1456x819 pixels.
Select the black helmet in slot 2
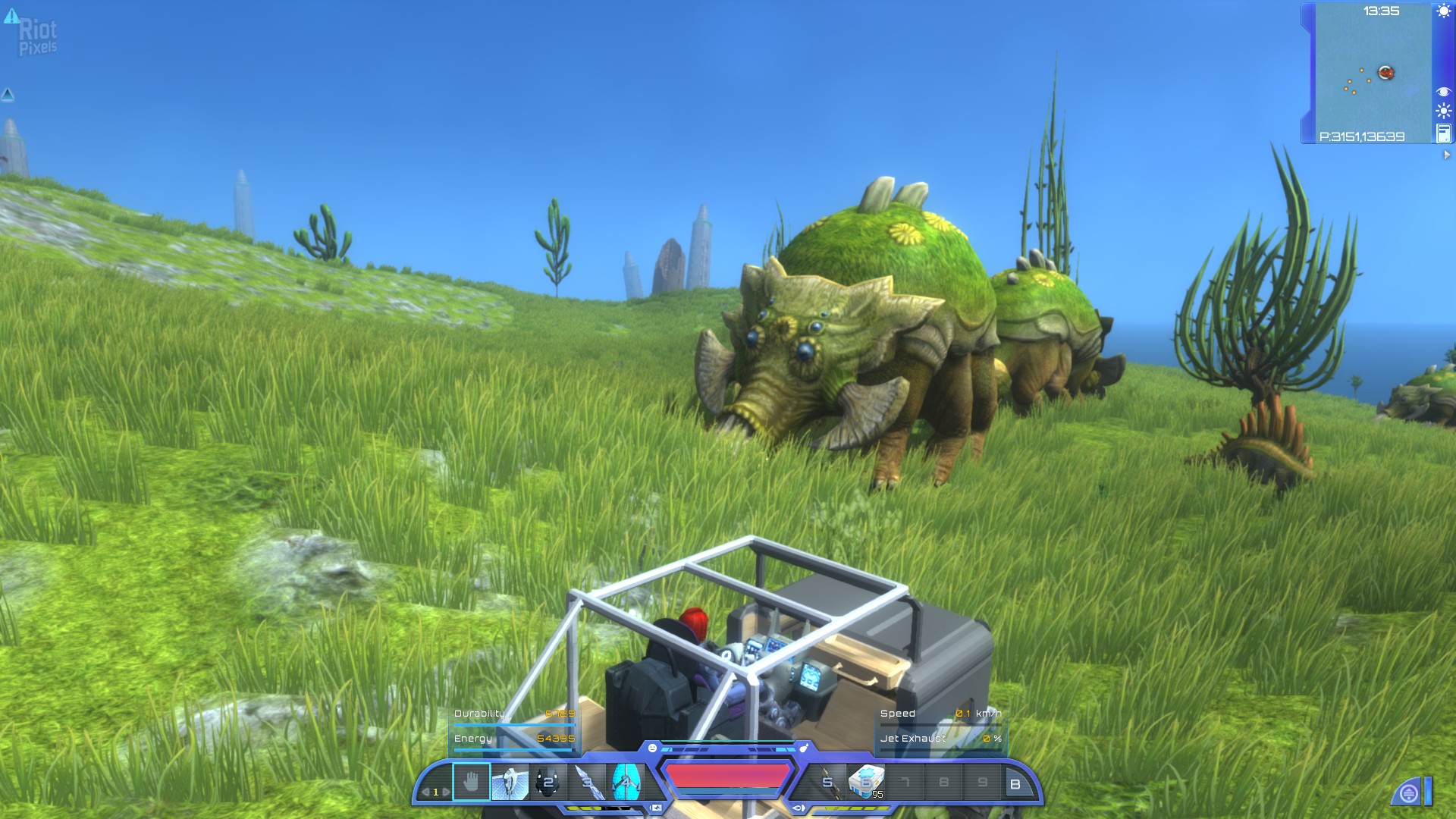click(548, 782)
